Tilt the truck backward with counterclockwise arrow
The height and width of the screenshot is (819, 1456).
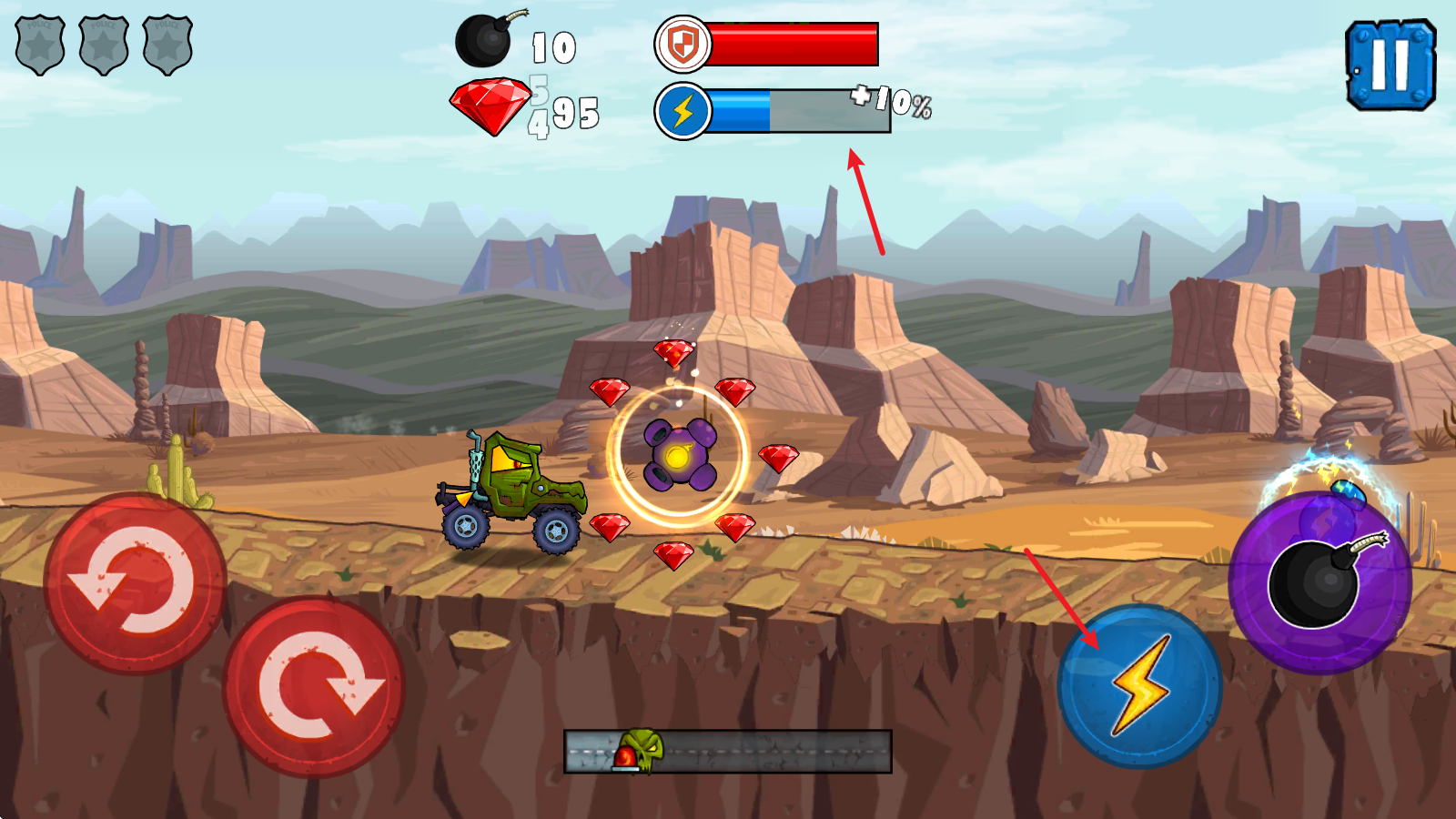click(x=135, y=583)
